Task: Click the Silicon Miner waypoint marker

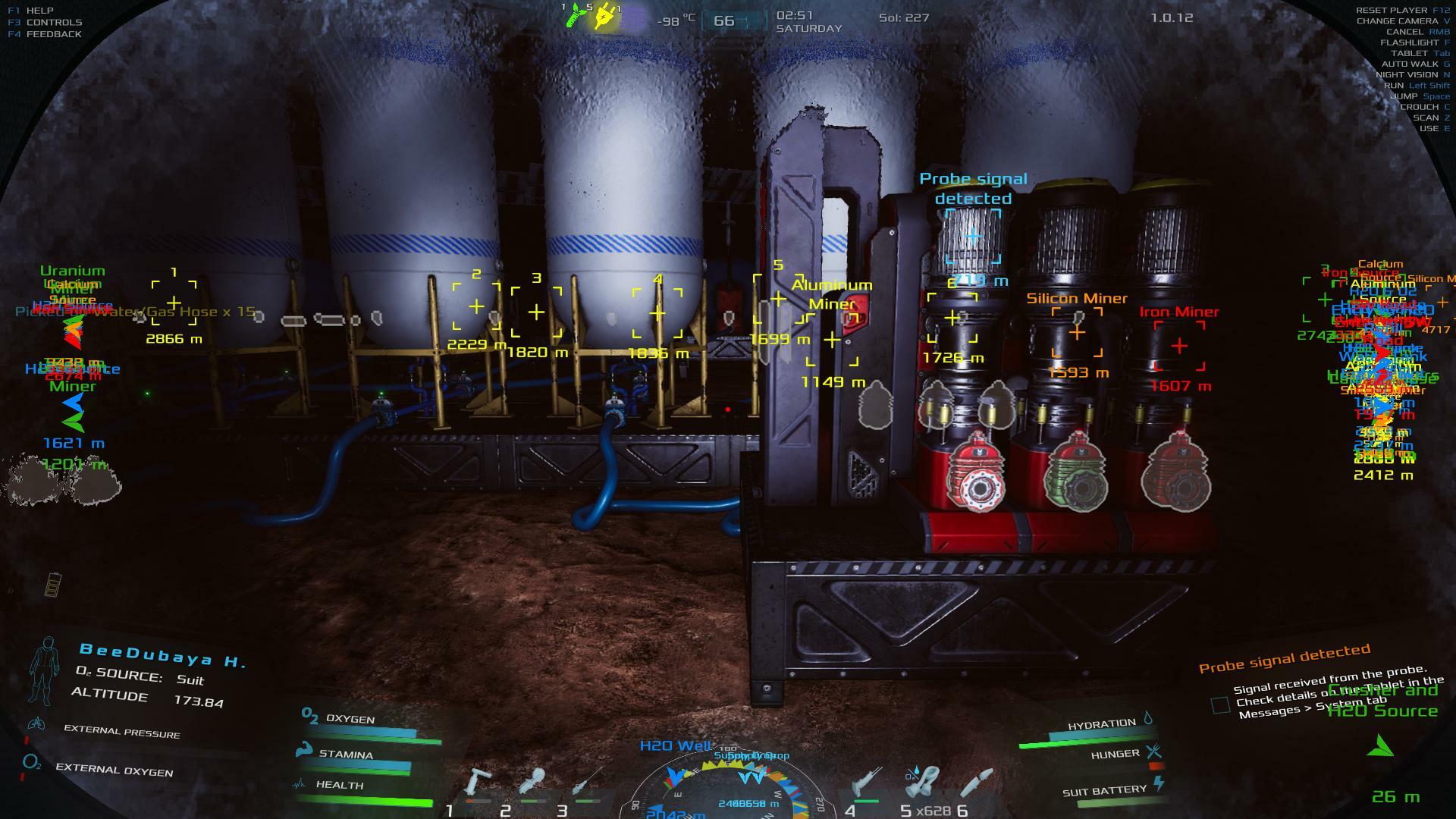Action: (1077, 332)
